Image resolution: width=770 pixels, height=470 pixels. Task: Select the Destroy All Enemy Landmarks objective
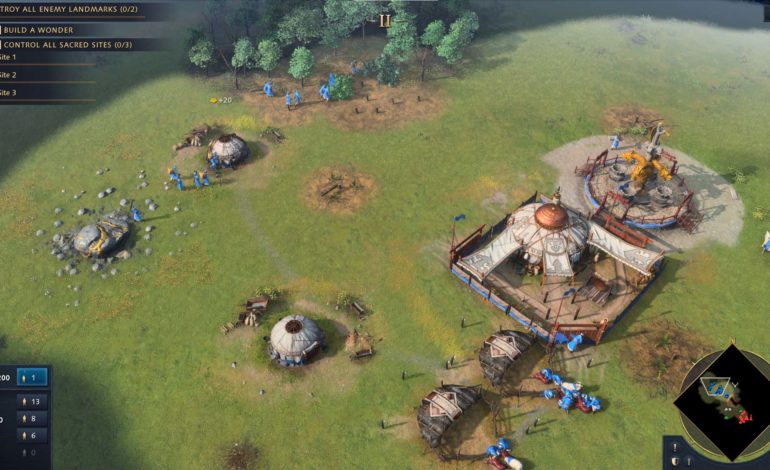(x=70, y=9)
